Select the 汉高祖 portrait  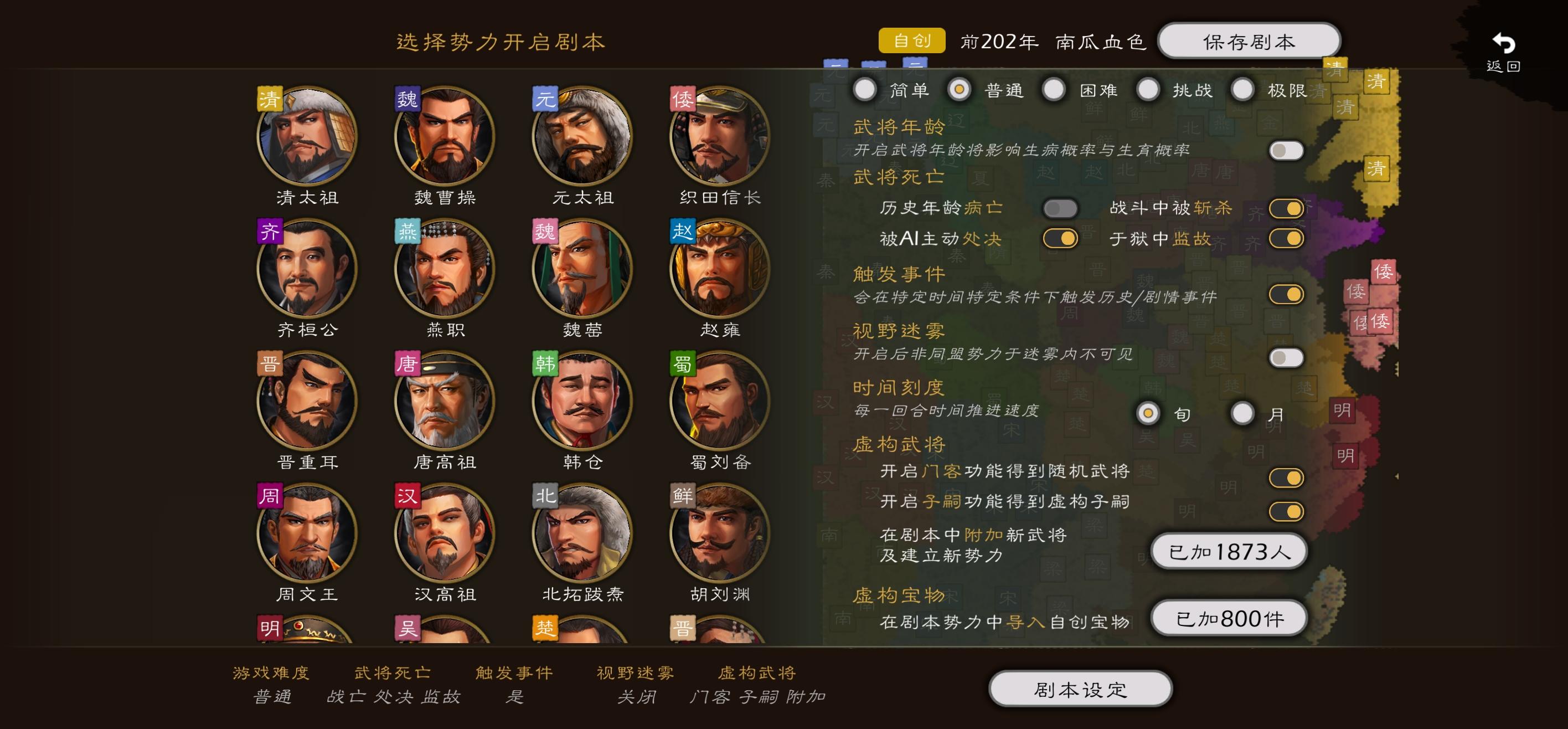click(443, 541)
